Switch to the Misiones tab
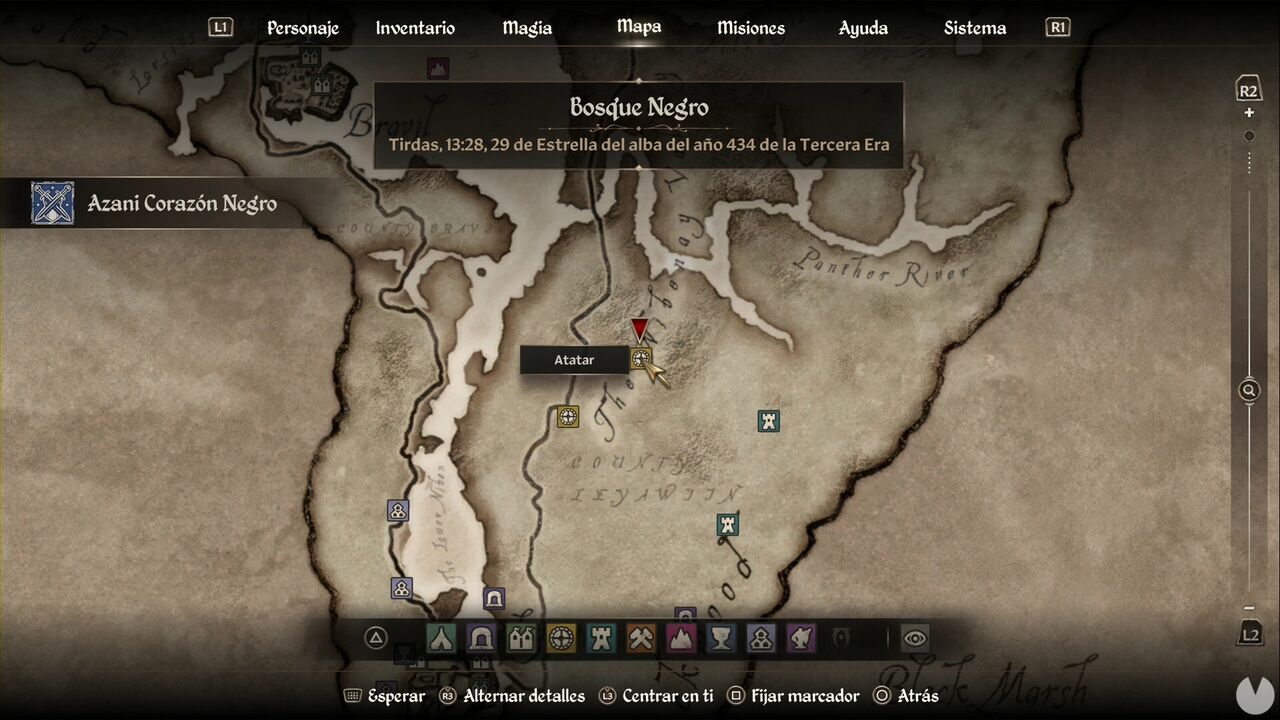The height and width of the screenshot is (720, 1280). tap(750, 27)
